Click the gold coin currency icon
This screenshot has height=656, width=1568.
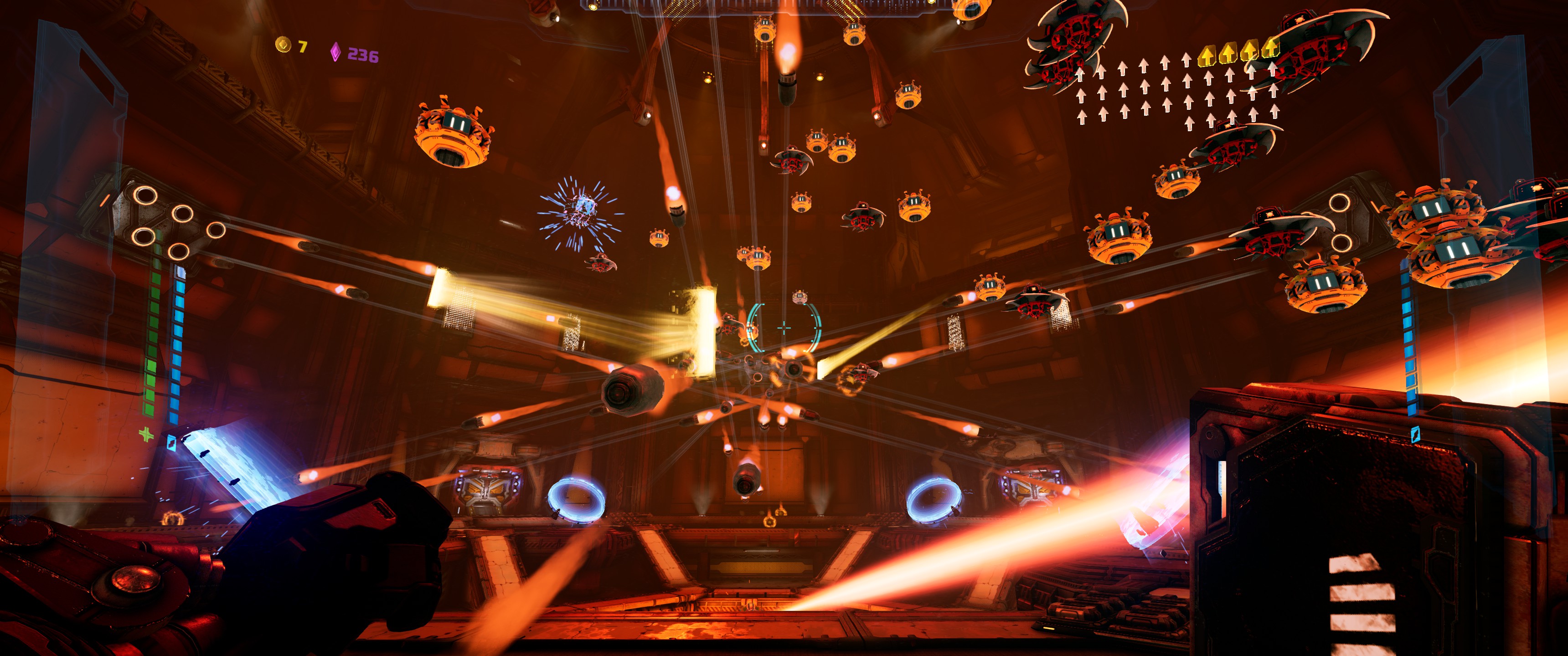click(x=283, y=45)
